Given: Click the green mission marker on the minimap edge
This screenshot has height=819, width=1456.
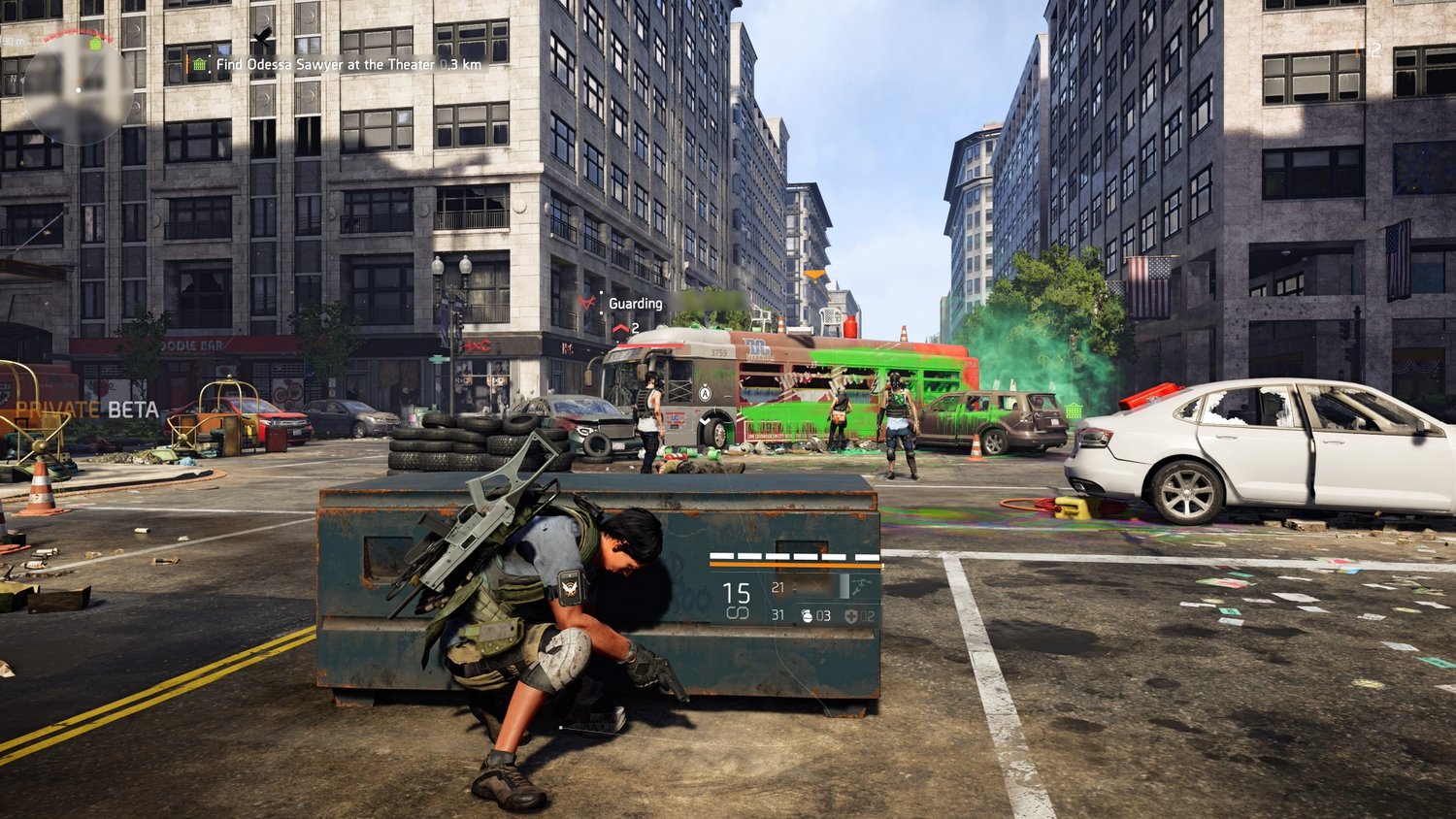Looking at the screenshot, I should (x=95, y=44).
